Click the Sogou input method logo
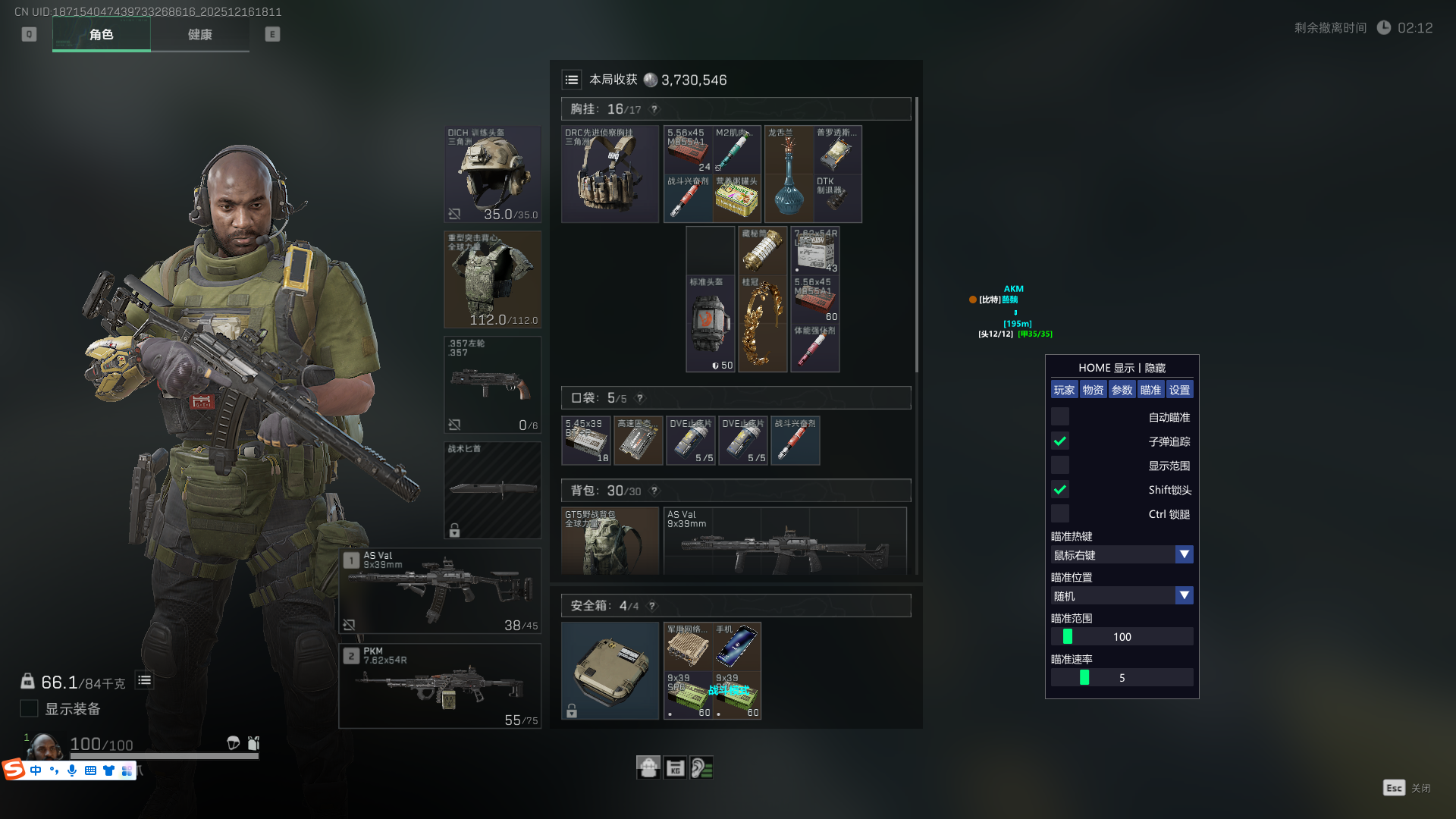This screenshot has height=819, width=1456. pos(14,770)
